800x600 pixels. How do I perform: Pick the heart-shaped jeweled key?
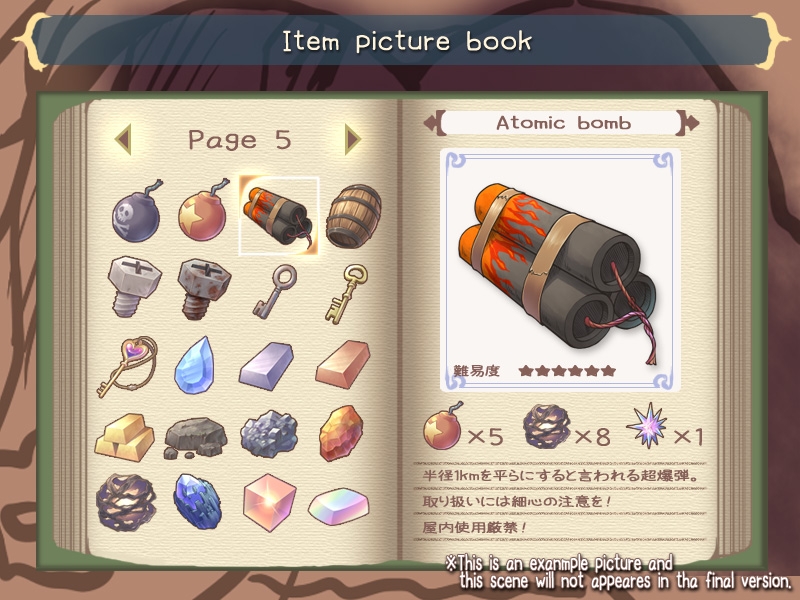click(x=126, y=364)
